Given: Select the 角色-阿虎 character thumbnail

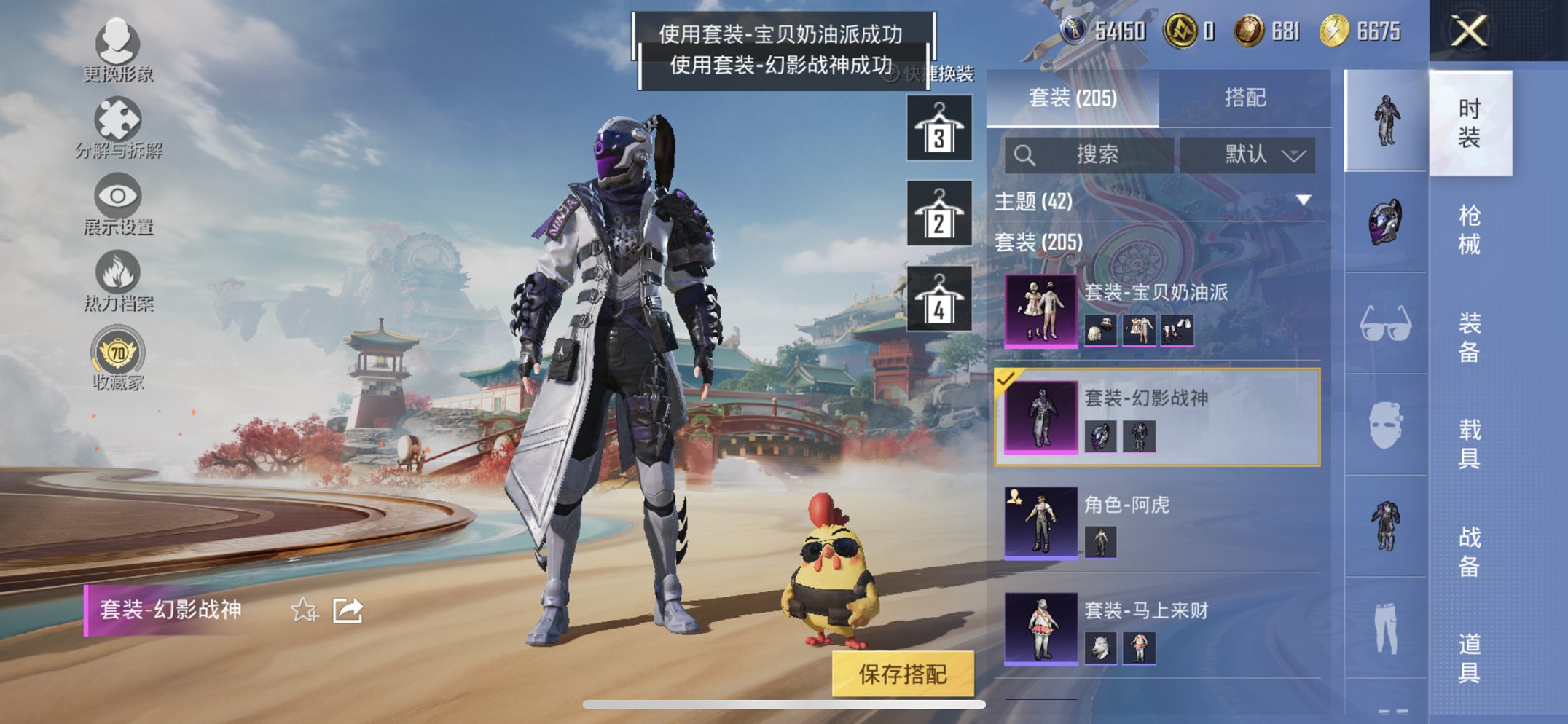Looking at the screenshot, I should tap(1042, 524).
